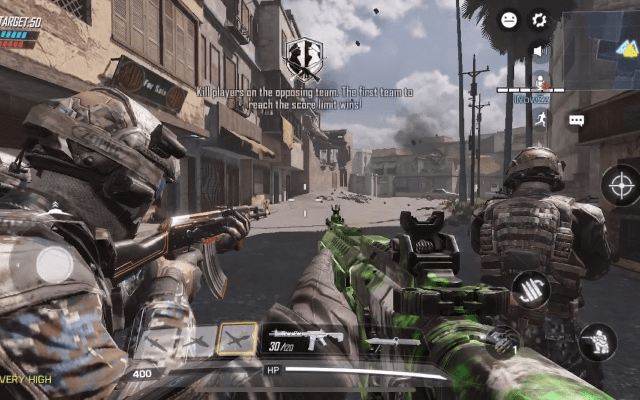
Task: Open the emote face menu
Action: tap(509, 19)
